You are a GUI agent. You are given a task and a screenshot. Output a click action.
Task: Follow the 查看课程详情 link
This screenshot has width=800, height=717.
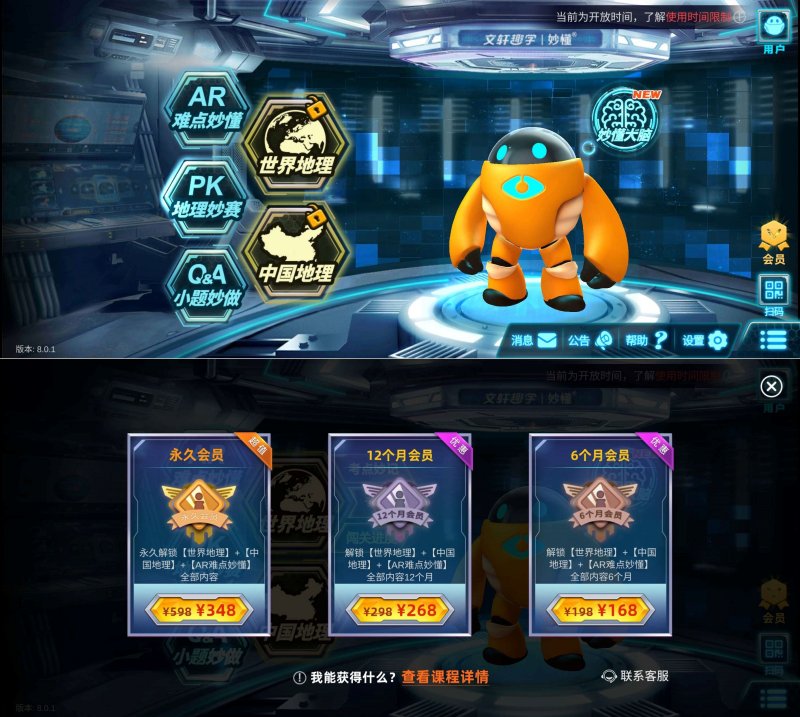[x=445, y=677]
